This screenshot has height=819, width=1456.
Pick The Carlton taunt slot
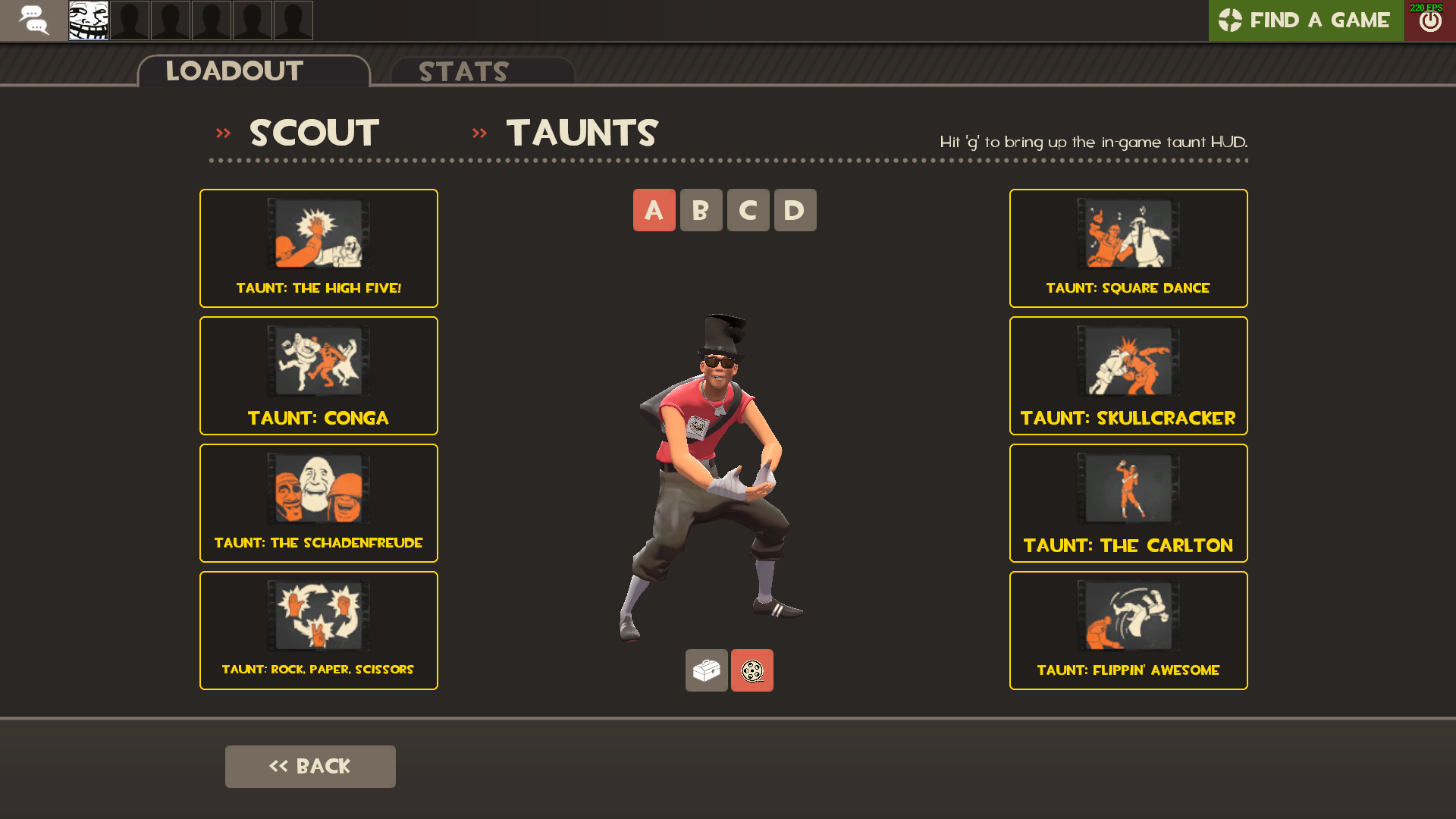(1128, 503)
